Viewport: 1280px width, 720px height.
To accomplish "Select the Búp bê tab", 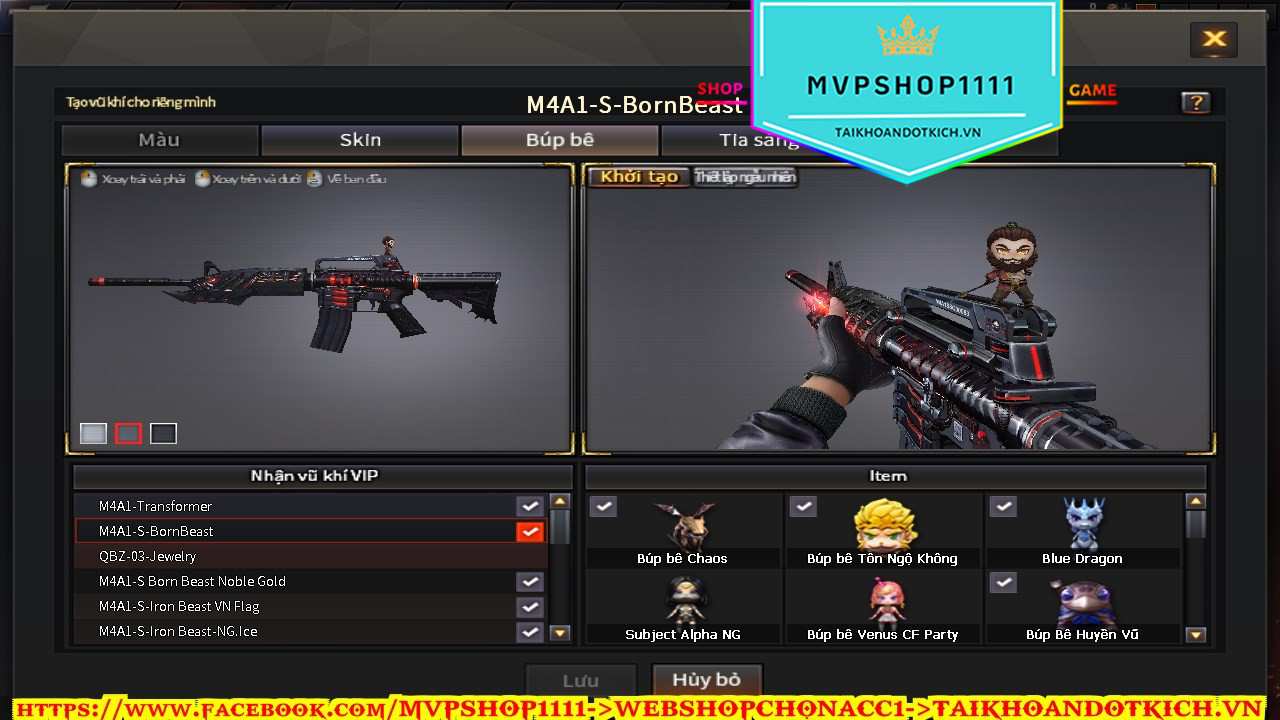I will (560, 140).
